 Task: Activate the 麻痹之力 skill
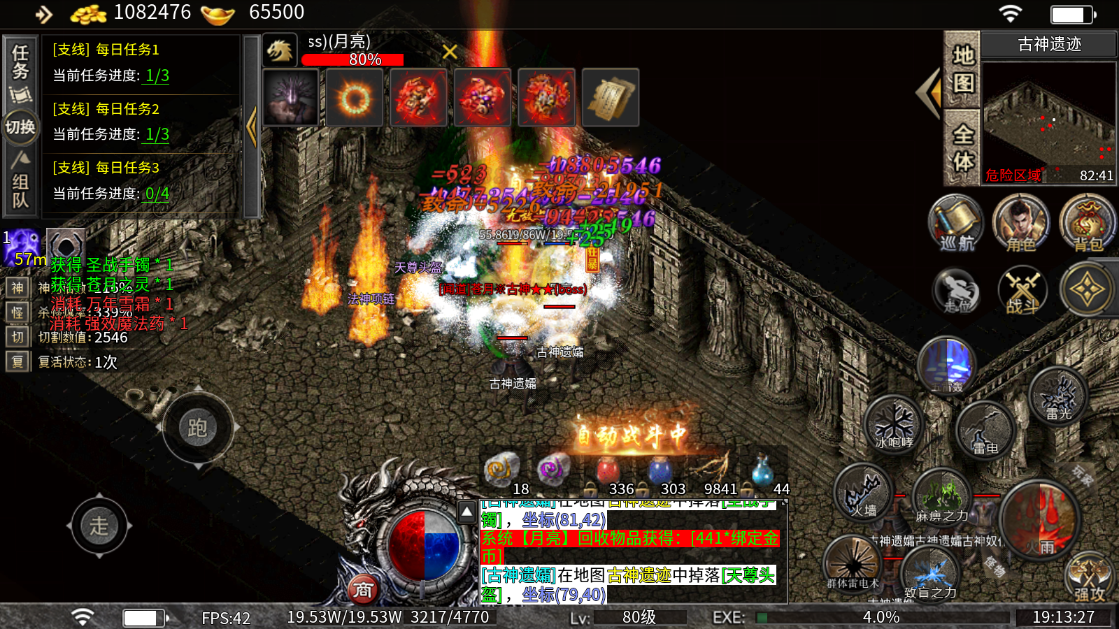pos(942,497)
